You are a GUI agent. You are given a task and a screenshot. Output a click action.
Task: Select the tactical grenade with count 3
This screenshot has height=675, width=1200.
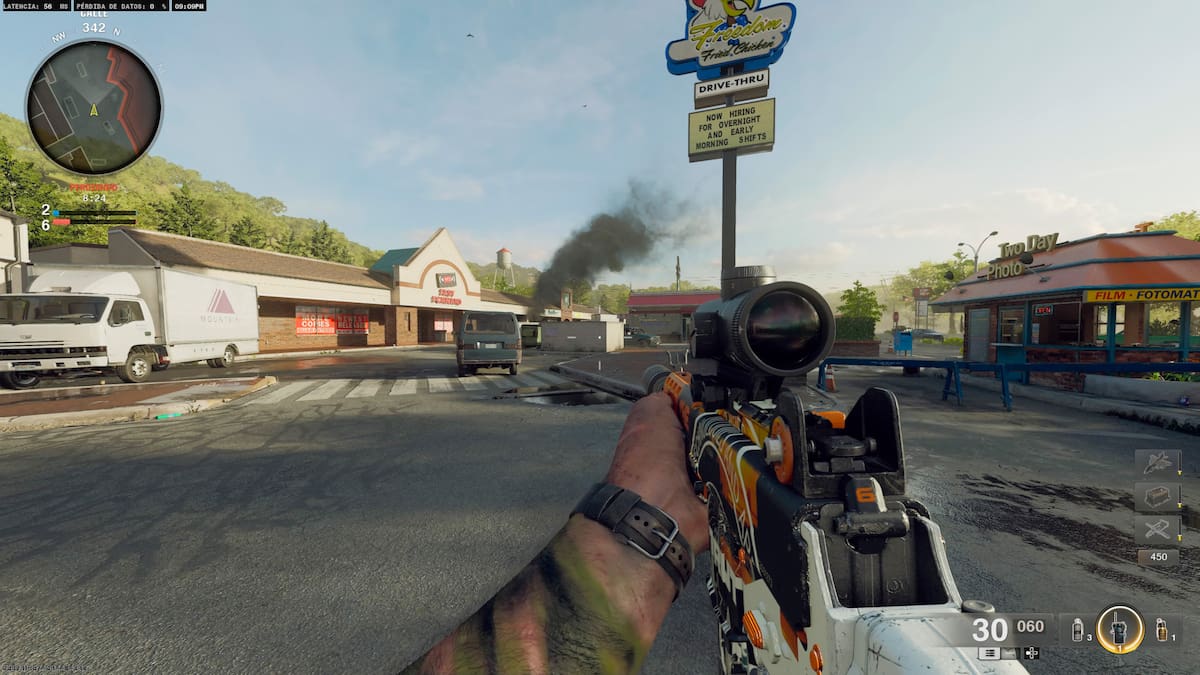coord(1077,629)
